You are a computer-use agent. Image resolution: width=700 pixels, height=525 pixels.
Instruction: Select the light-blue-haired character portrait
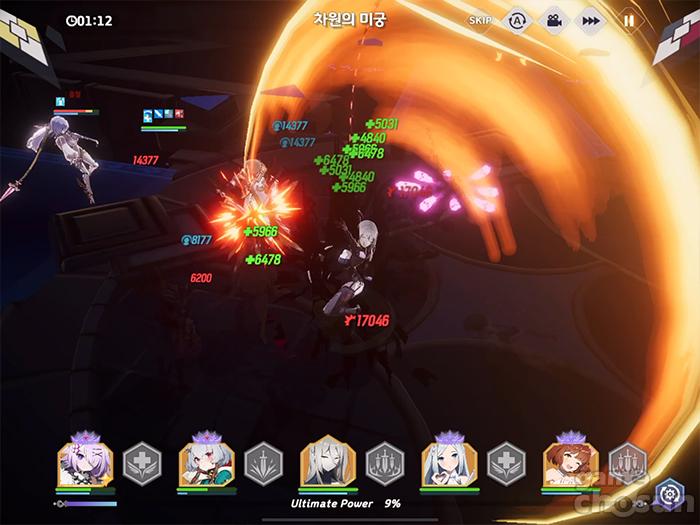[x=449, y=463]
